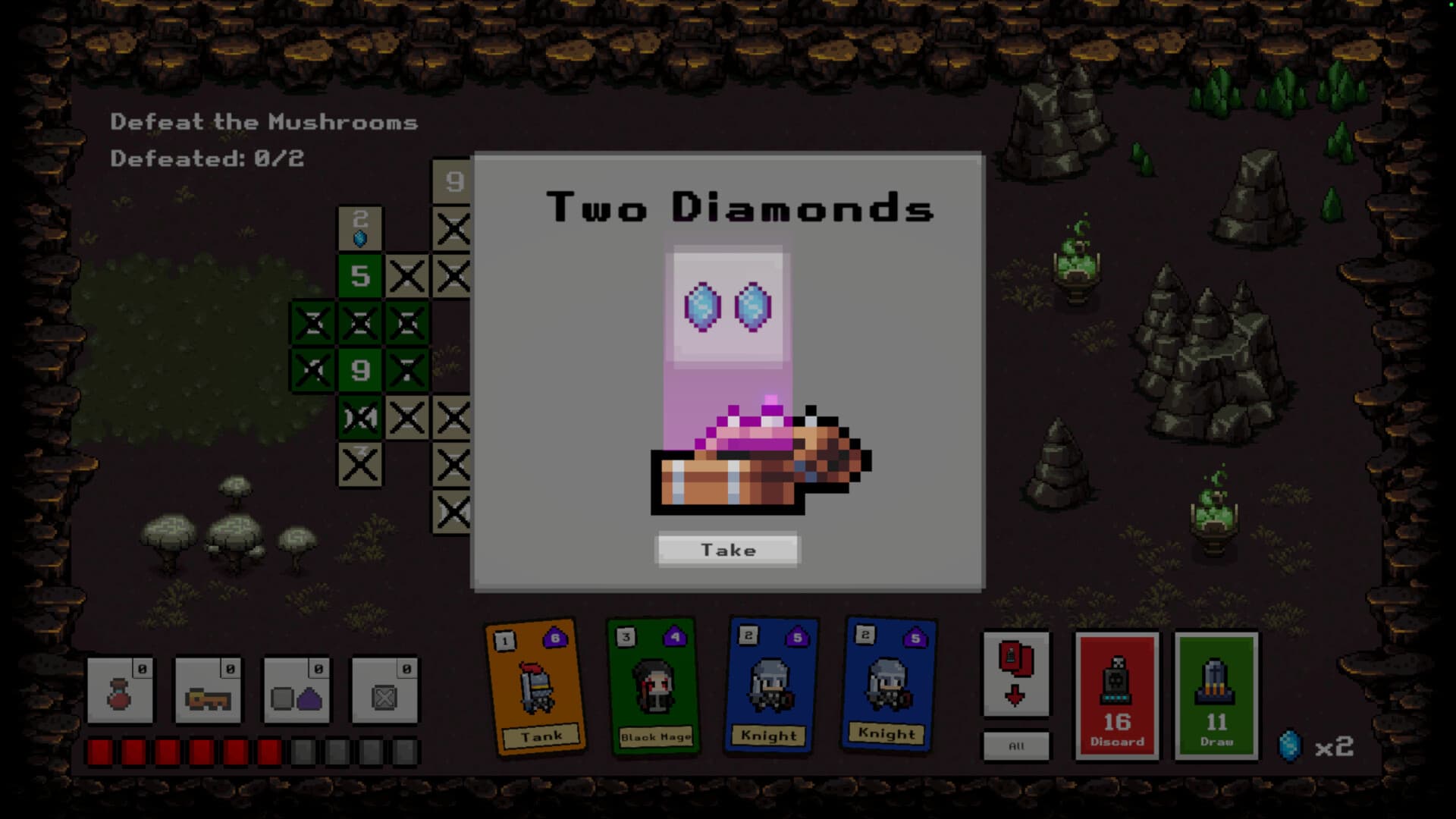Select the leftmost blue Knight card
The image size is (1456, 819).
[x=769, y=686]
